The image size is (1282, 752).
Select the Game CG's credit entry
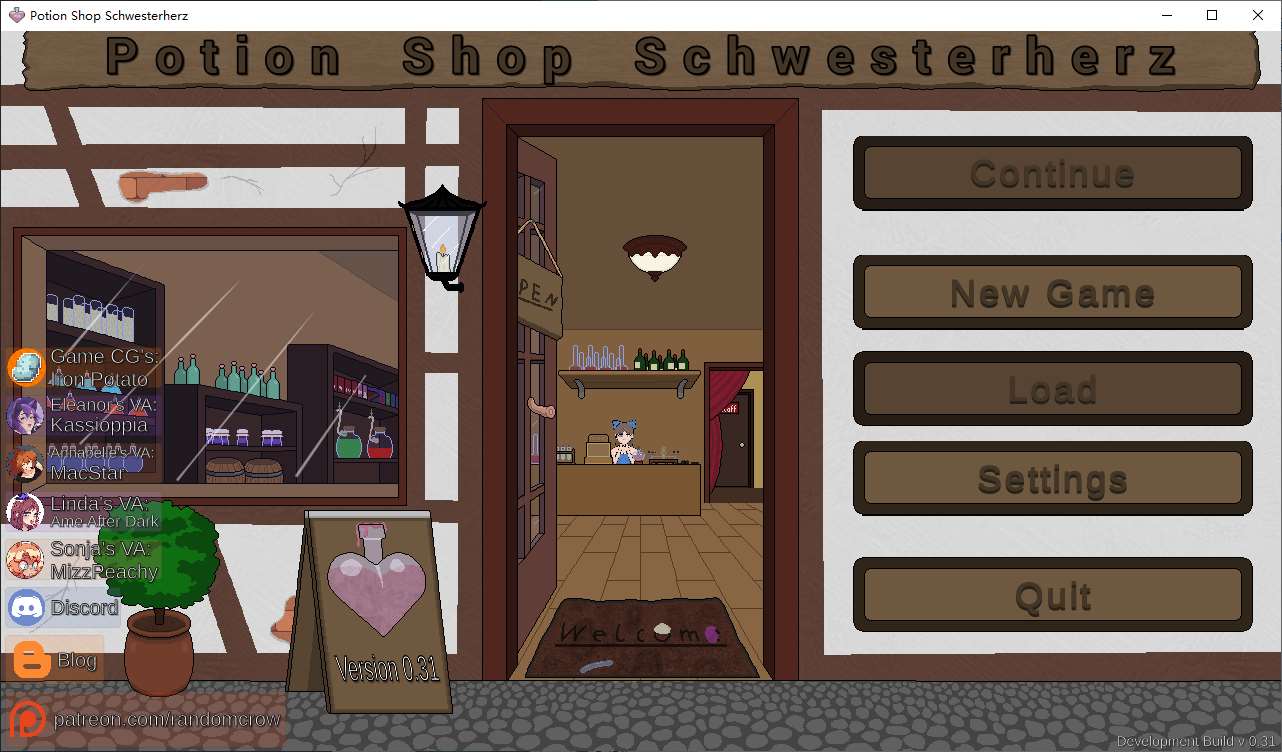coord(80,368)
